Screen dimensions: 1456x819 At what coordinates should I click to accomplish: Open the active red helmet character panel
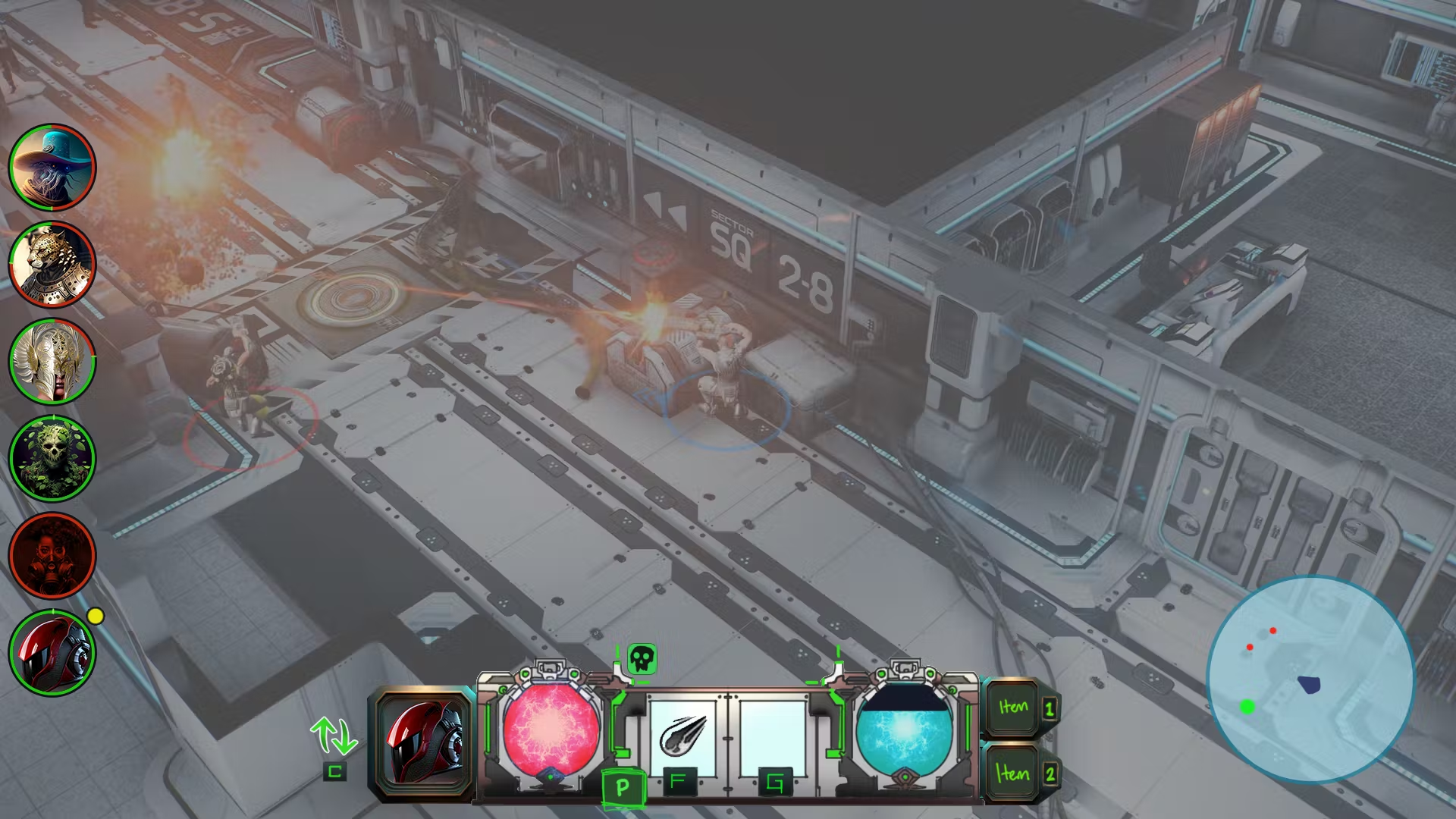click(x=424, y=745)
